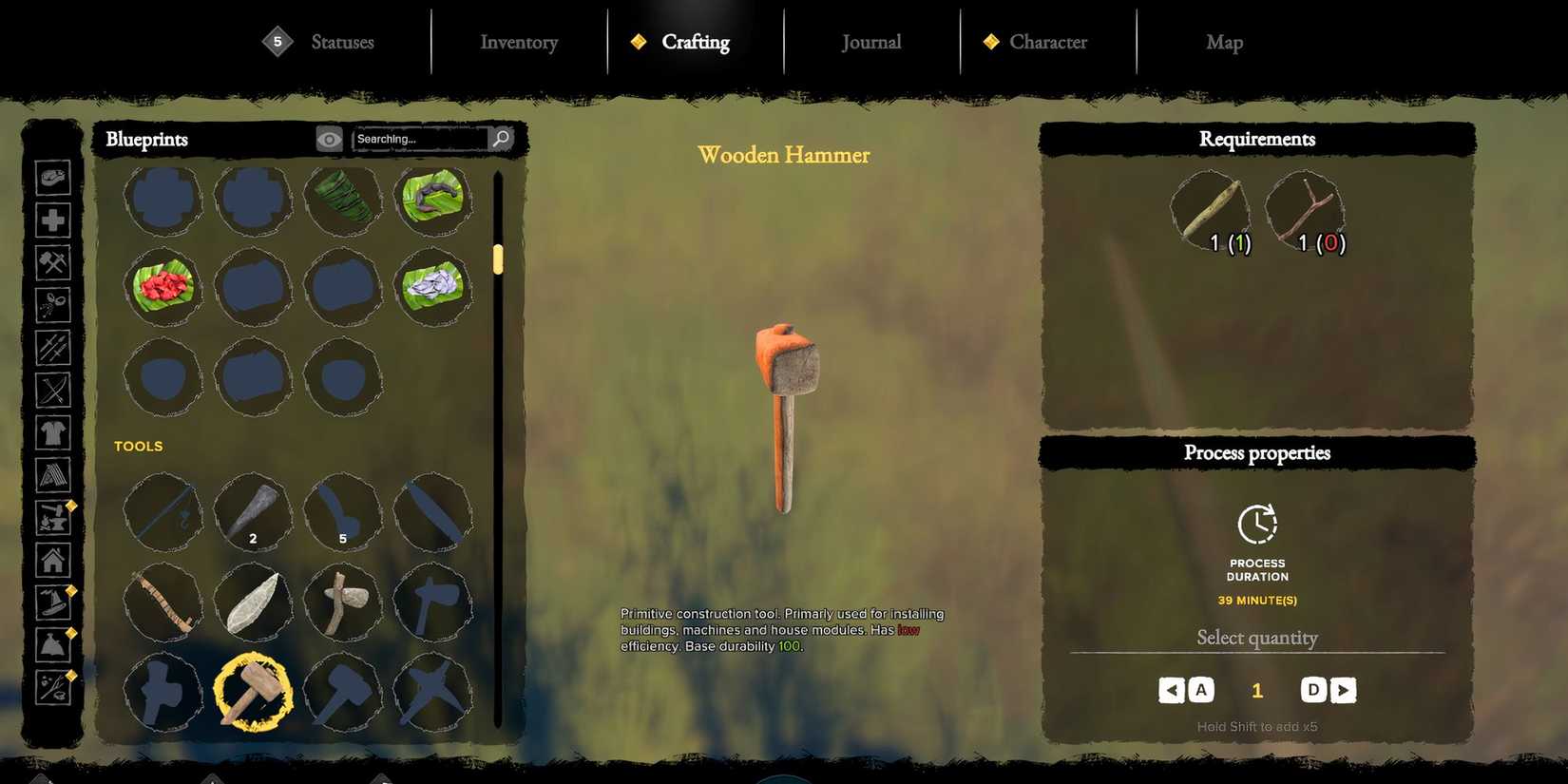Open the shelter tent category icon
Screen dimensions: 1568x784
[x=53, y=475]
